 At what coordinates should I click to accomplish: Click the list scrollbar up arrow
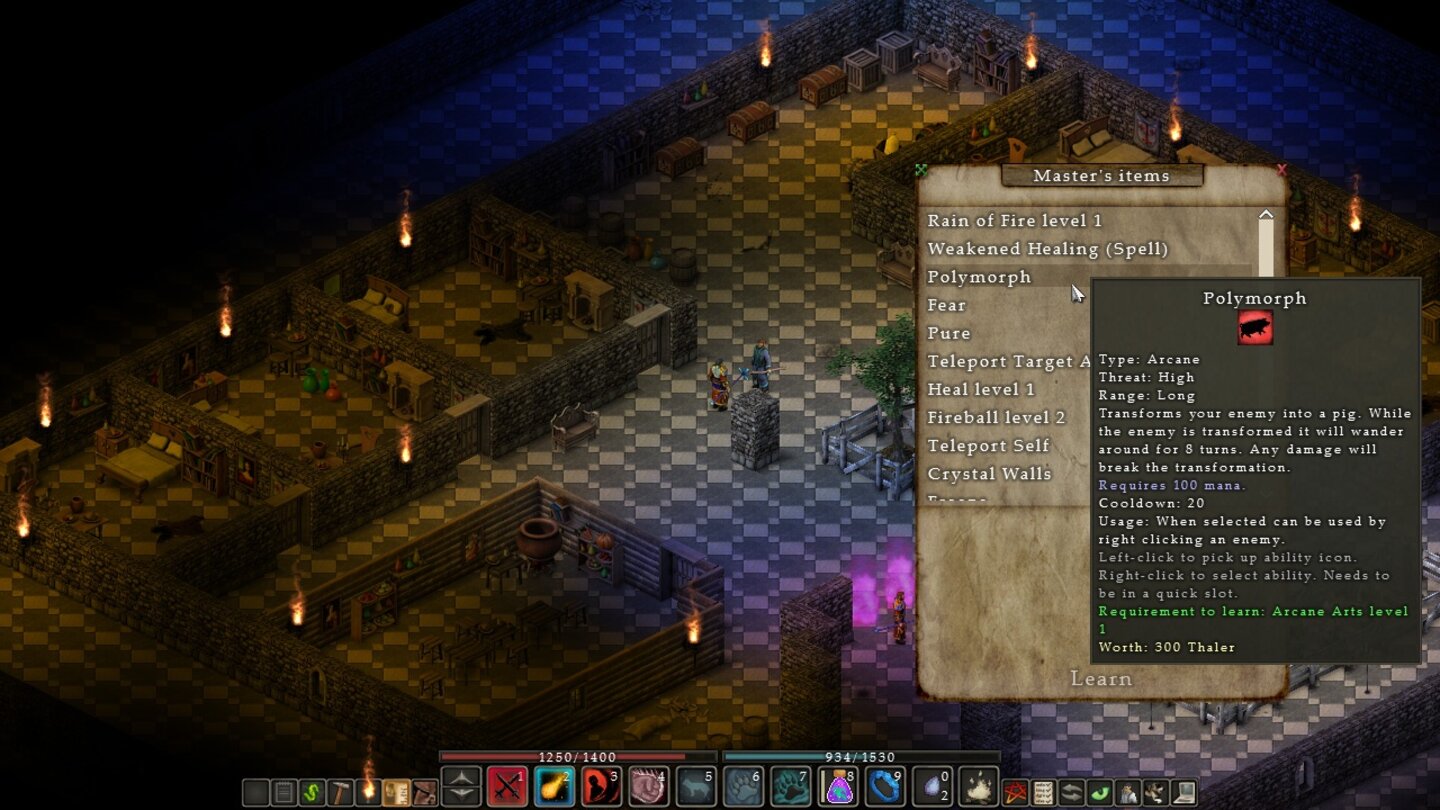point(1266,215)
